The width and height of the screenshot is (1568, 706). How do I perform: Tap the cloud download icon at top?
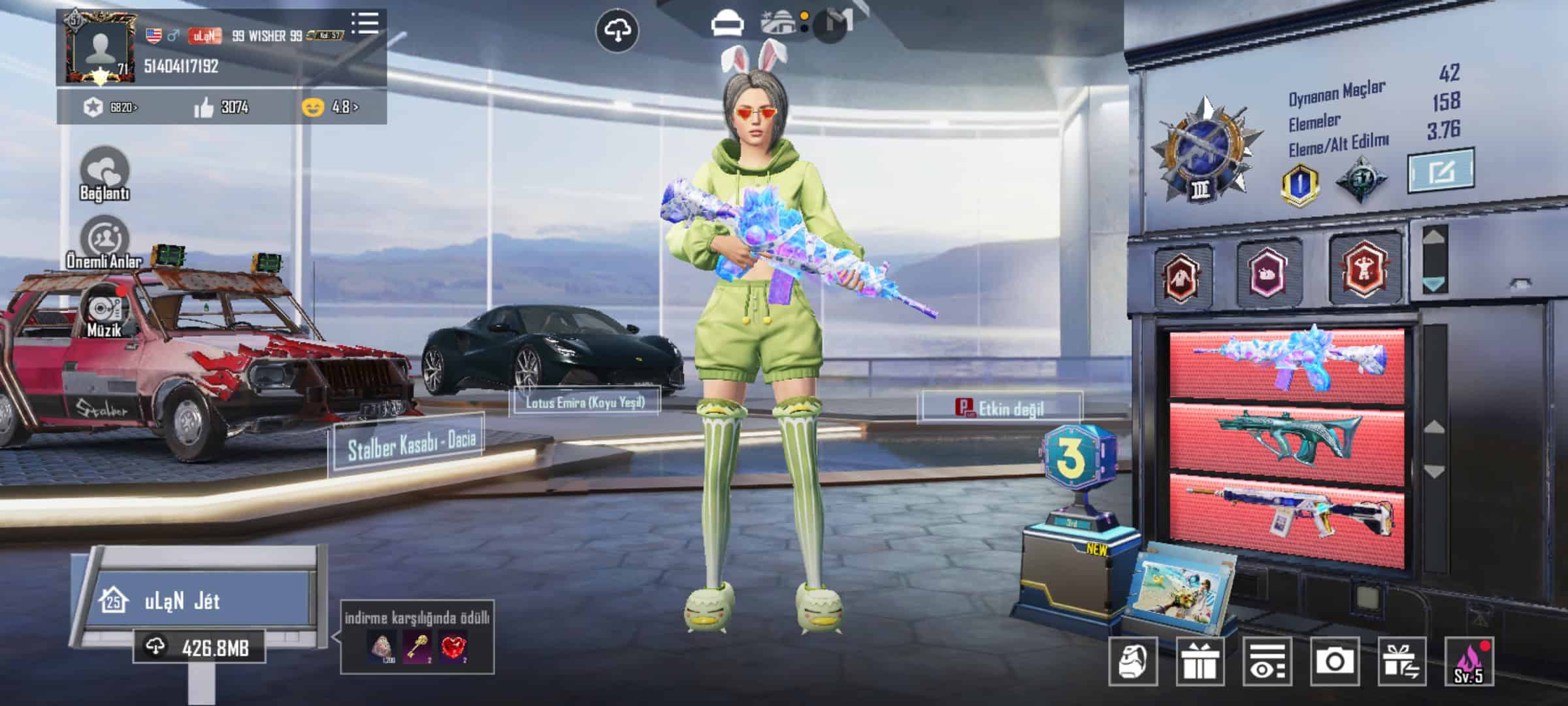[x=617, y=31]
